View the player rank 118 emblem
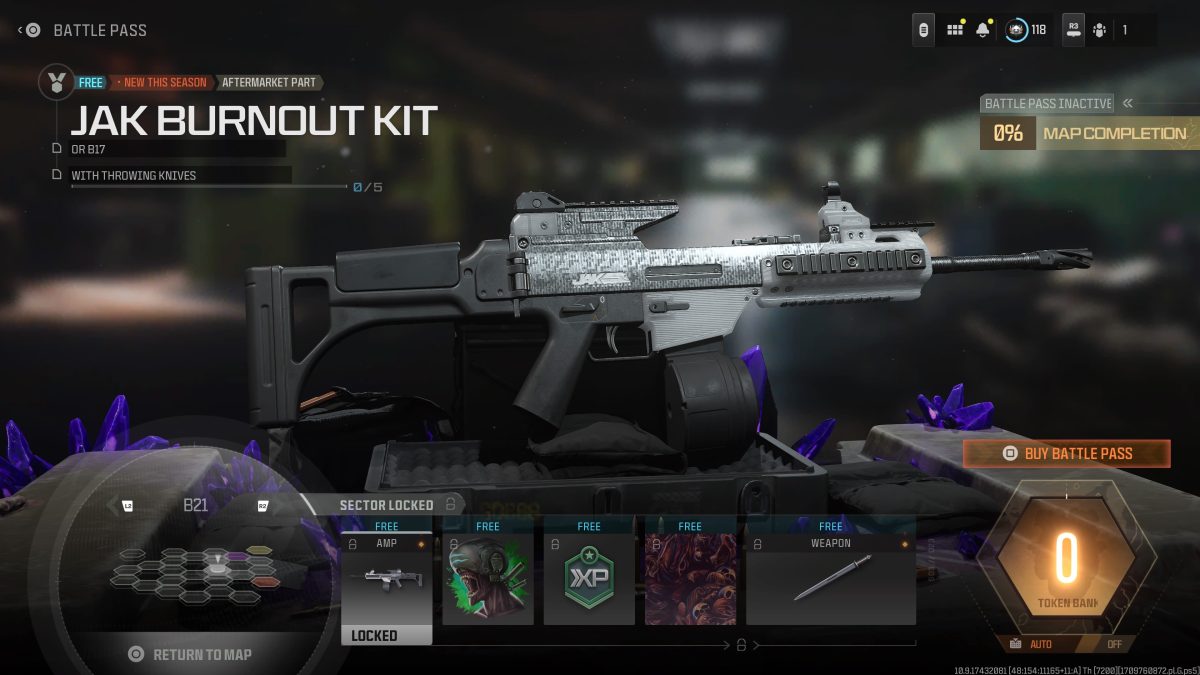Screen dimensions: 1200x675 [x=1017, y=30]
